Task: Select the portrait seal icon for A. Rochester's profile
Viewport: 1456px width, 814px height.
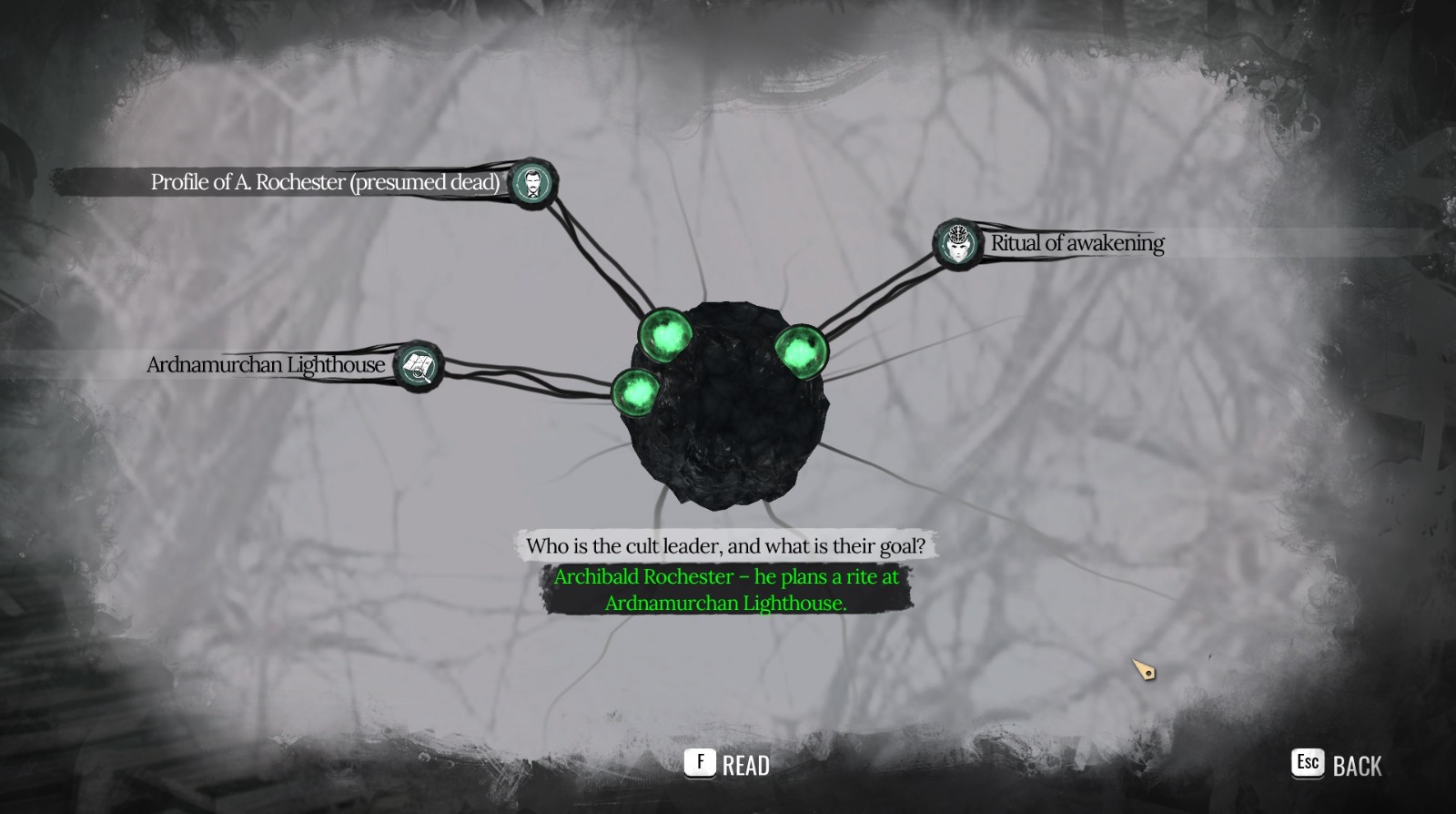Action: point(534,183)
